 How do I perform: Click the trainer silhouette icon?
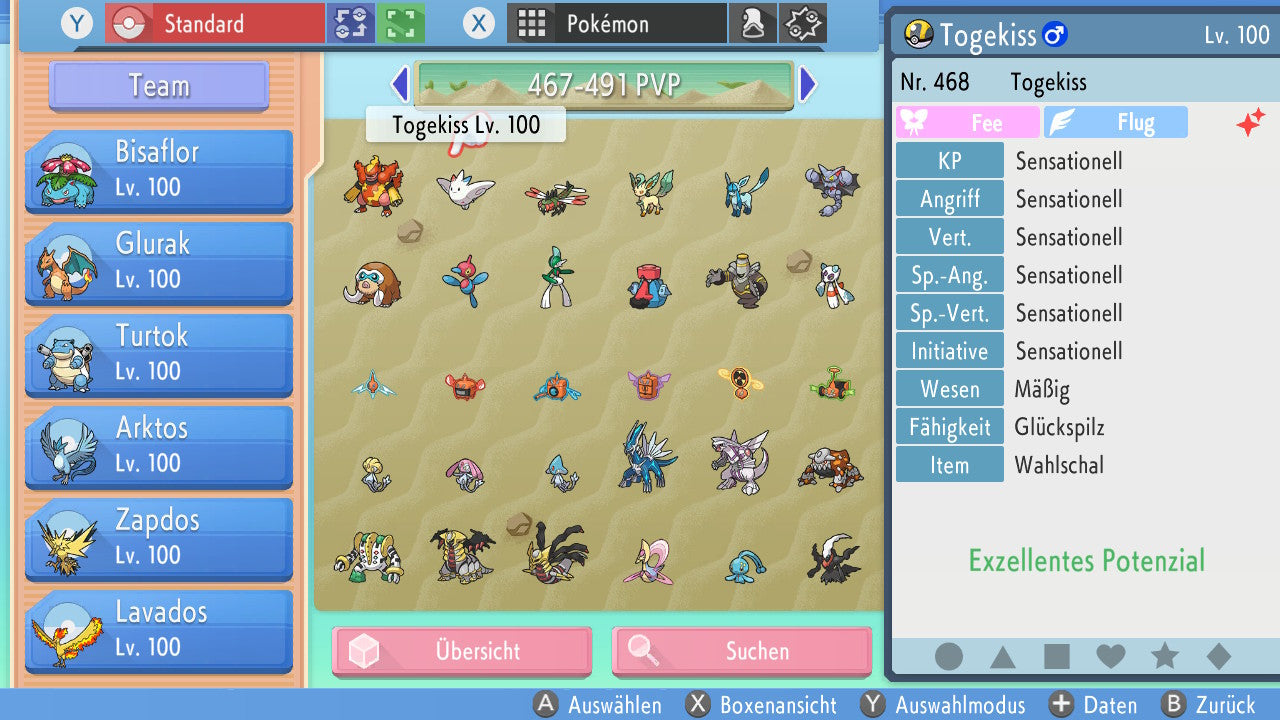pyautogui.click(x=753, y=22)
